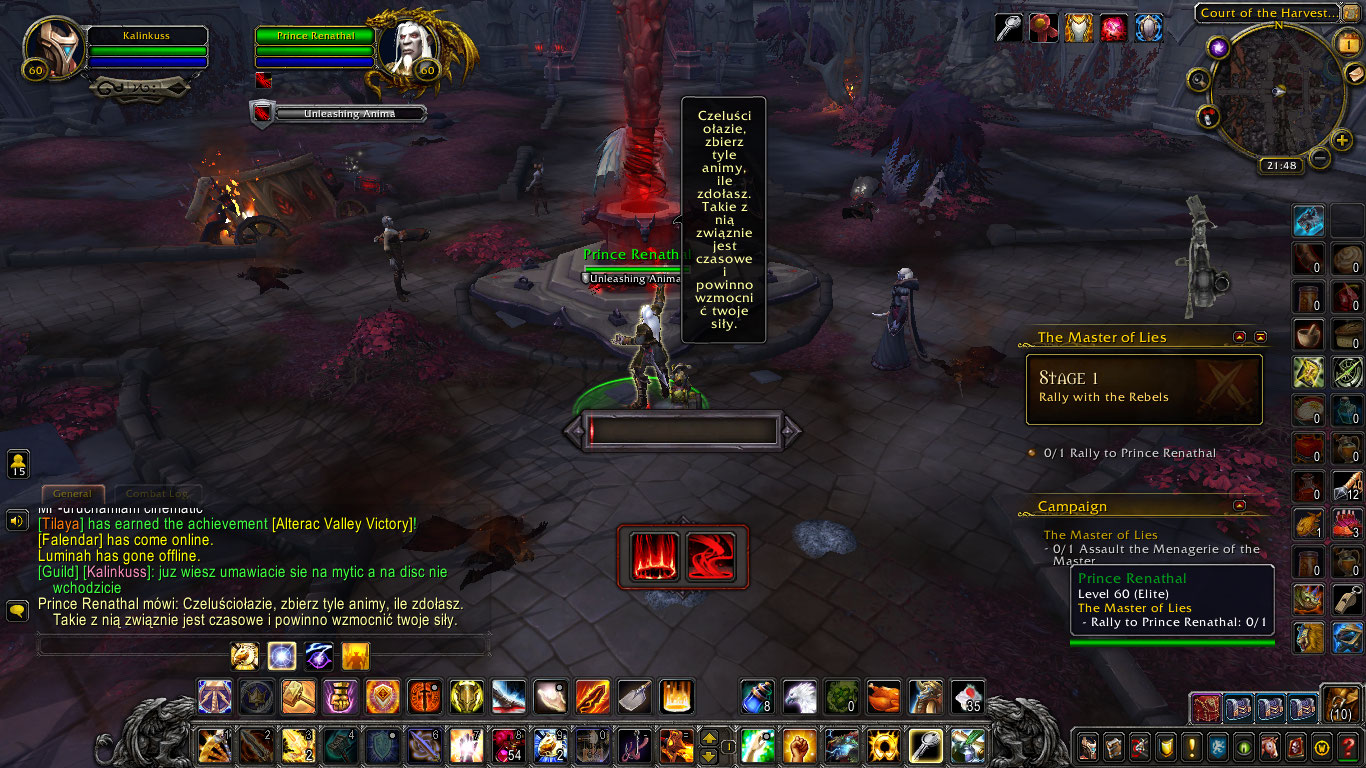Viewport: 1366px width, 768px height.
Task: Switch to the Combat Log chat tab
Action: point(158,493)
